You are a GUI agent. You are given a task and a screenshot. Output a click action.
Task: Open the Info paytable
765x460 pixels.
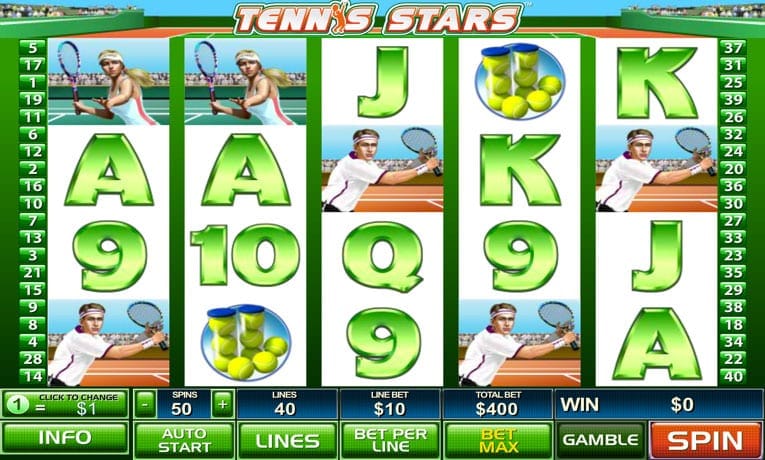coord(65,439)
